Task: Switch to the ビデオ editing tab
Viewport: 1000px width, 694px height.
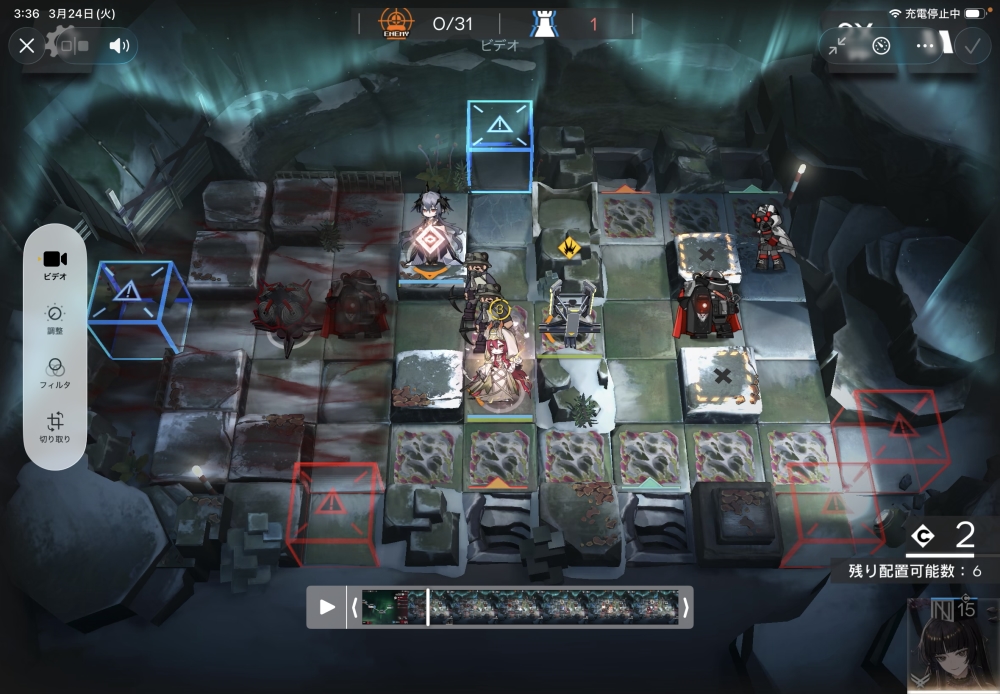Action: [x=55, y=265]
